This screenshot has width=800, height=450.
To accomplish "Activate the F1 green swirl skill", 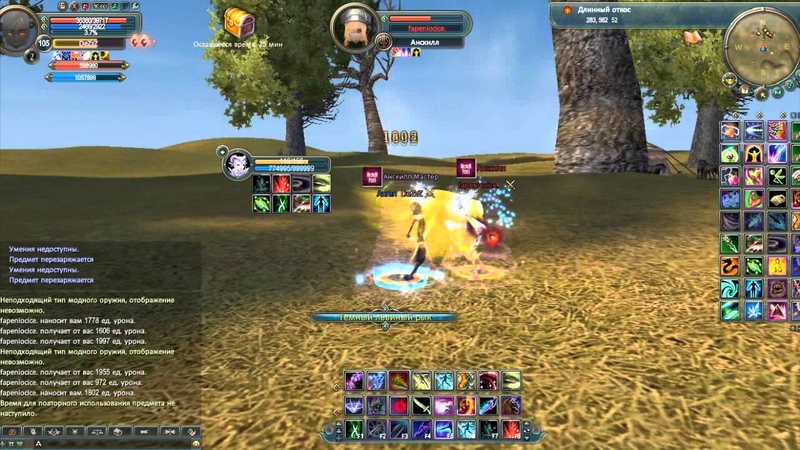I will (354, 428).
